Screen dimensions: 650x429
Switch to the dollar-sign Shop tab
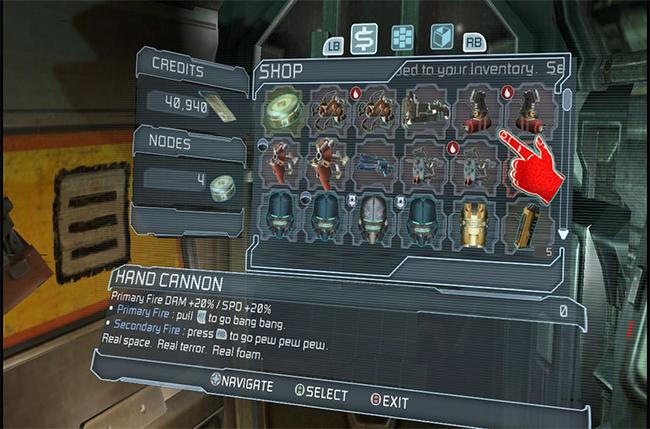click(x=364, y=38)
